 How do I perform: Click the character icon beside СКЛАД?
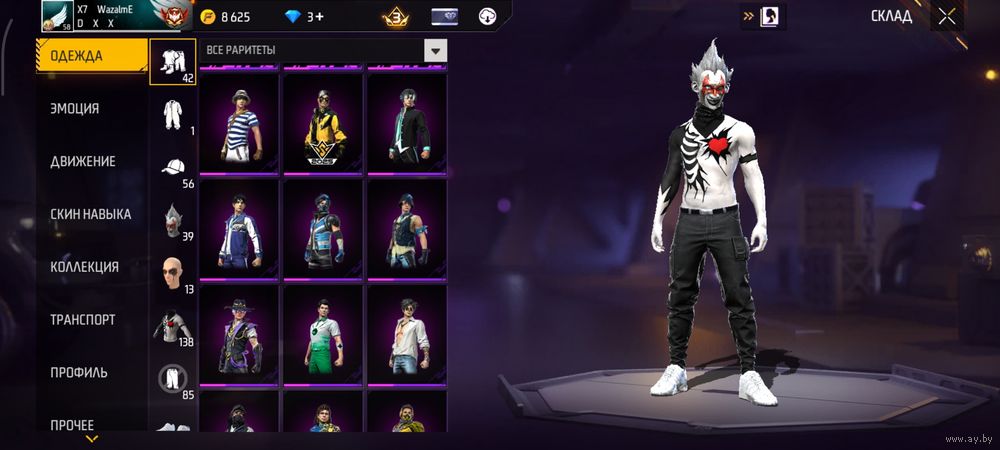772,16
